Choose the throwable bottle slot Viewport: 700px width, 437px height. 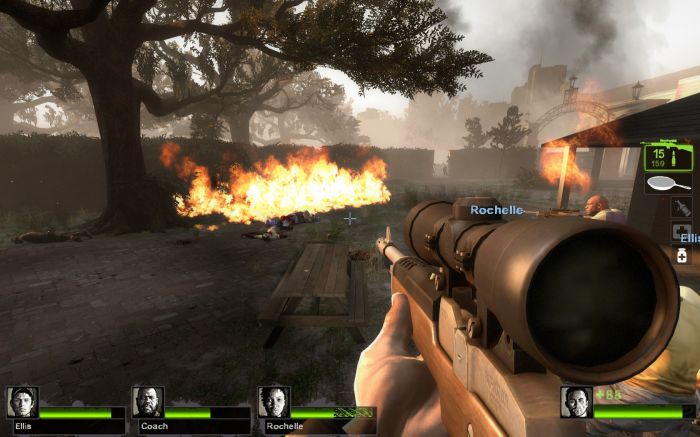[x=681, y=208]
